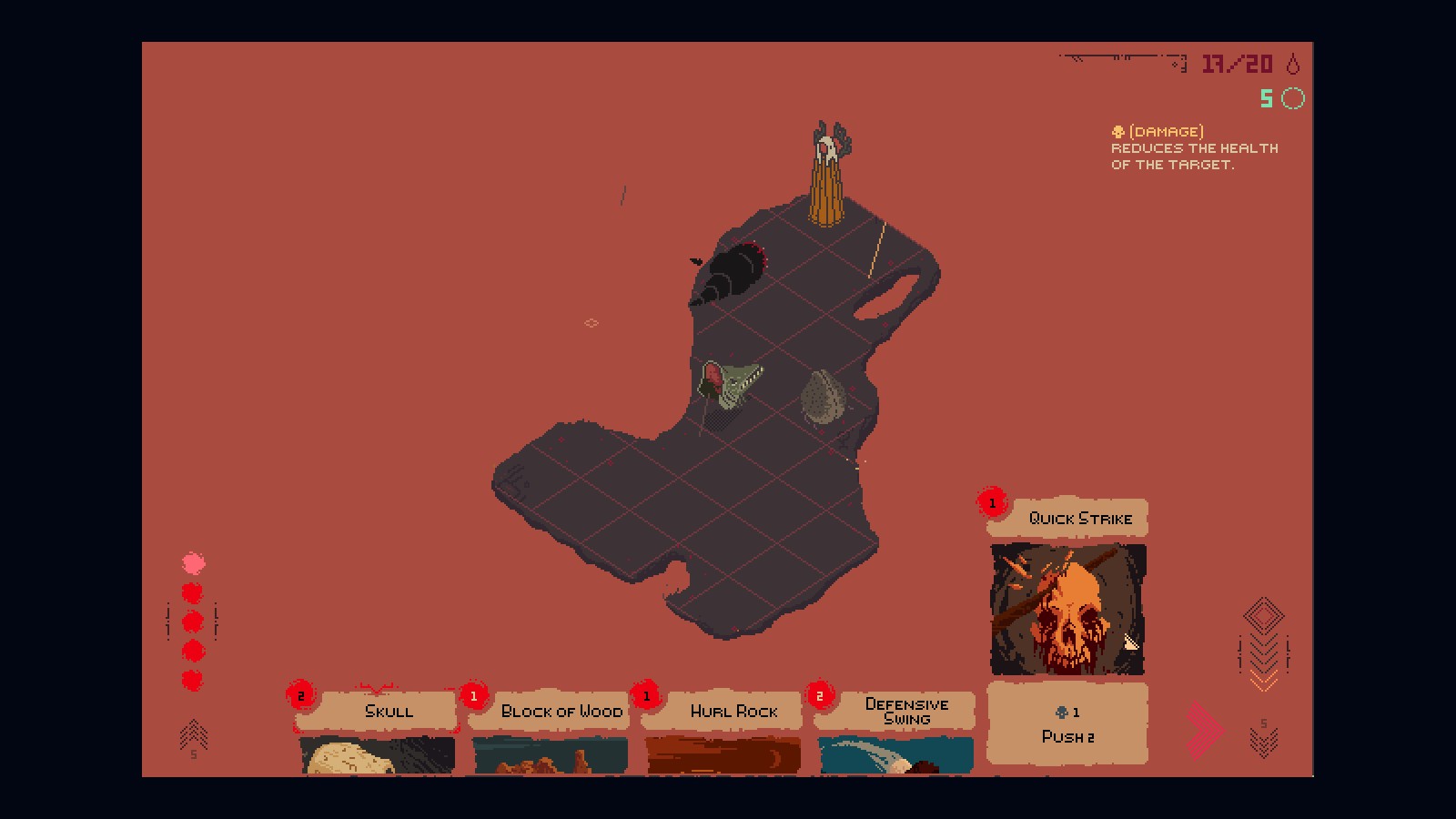The height and width of the screenshot is (819, 1456).
Task: Click the stacked diamond icon
Action: click(1263, 615)
